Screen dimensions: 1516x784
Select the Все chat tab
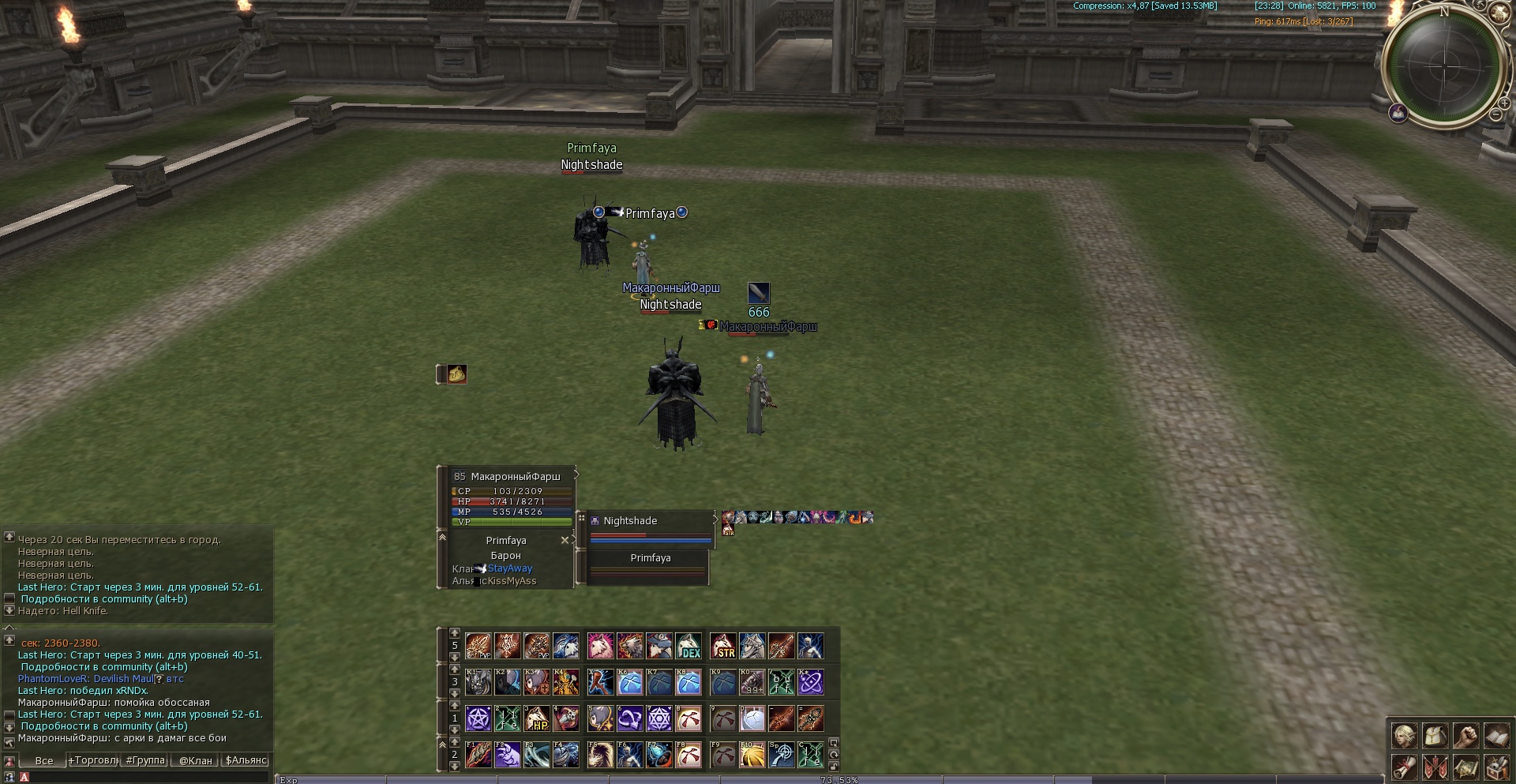[x=44, y=760]
